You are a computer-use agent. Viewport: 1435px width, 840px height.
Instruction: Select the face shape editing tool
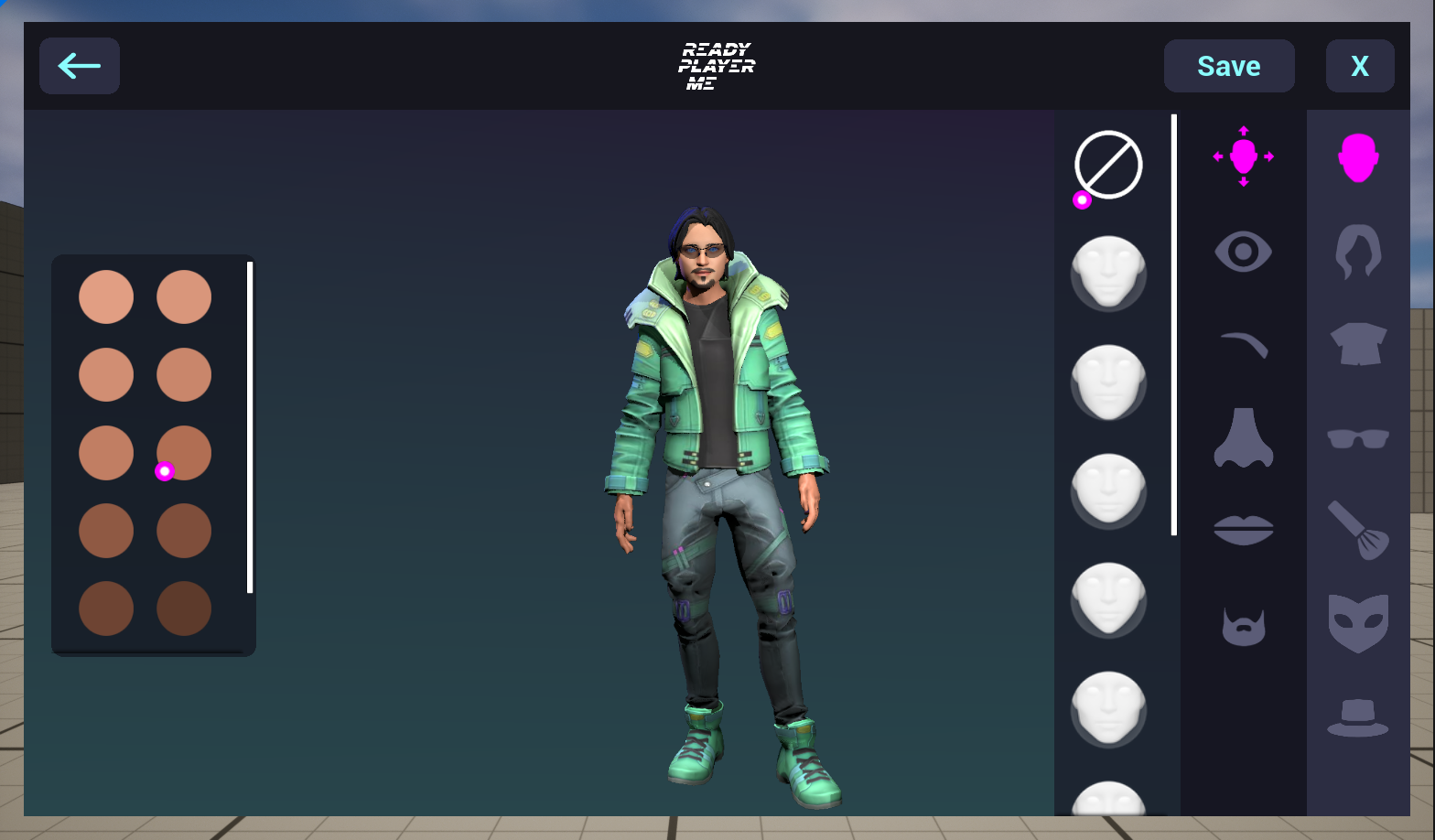pos(1243,157)
